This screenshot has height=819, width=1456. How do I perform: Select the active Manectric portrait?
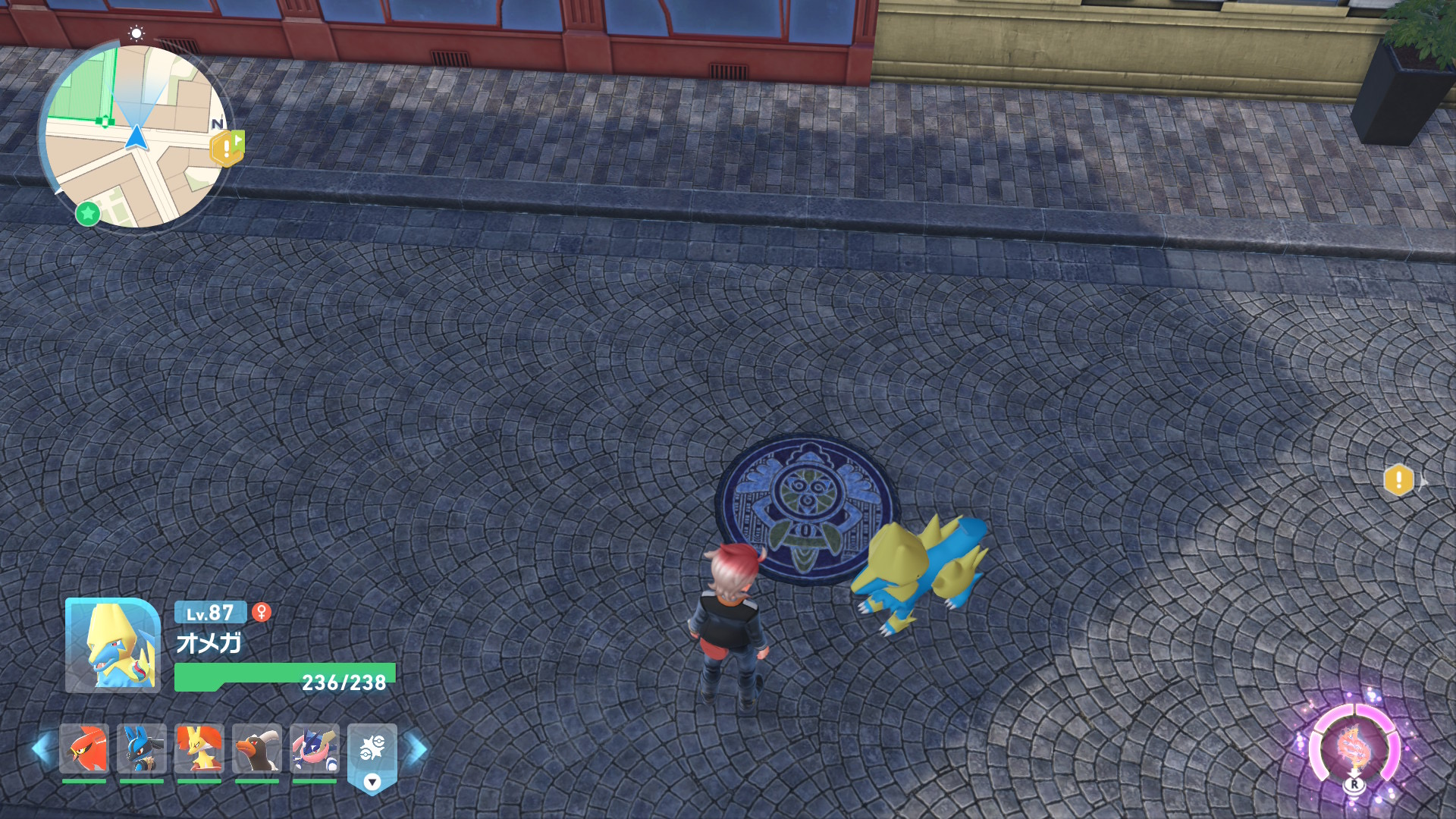click(x=112, y=645)
